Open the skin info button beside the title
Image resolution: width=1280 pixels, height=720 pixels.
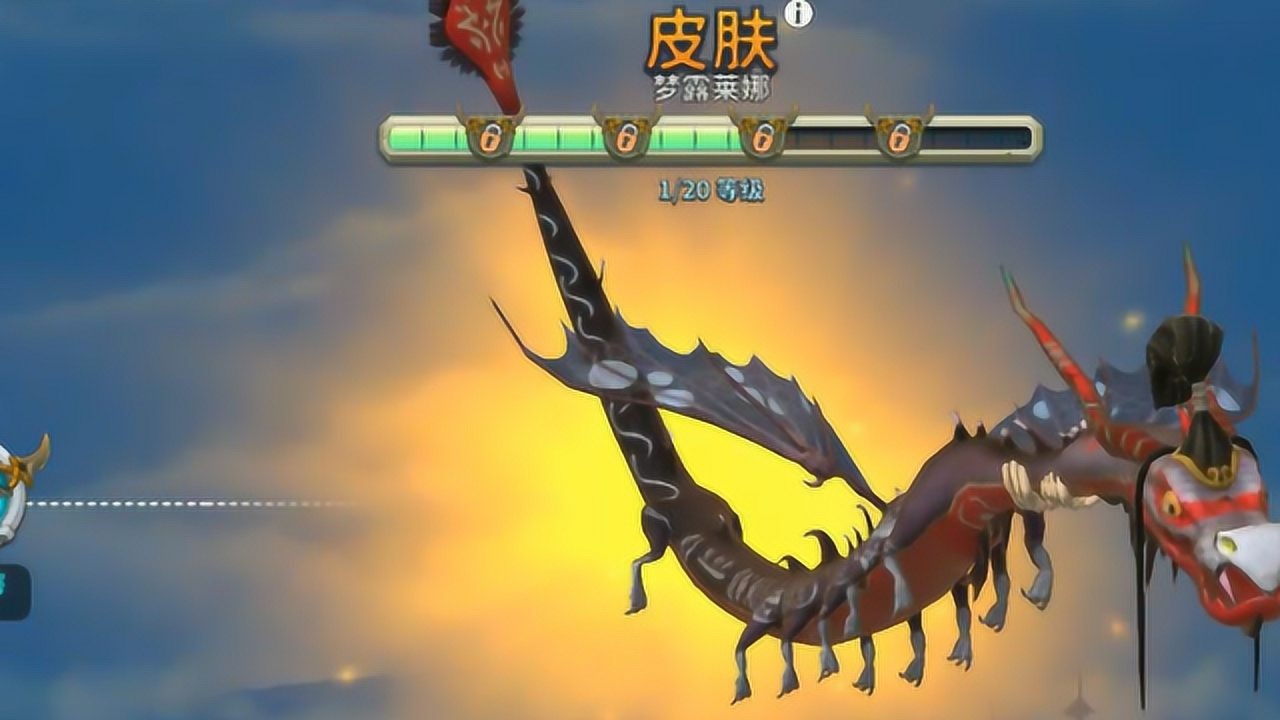coord(798,13)
